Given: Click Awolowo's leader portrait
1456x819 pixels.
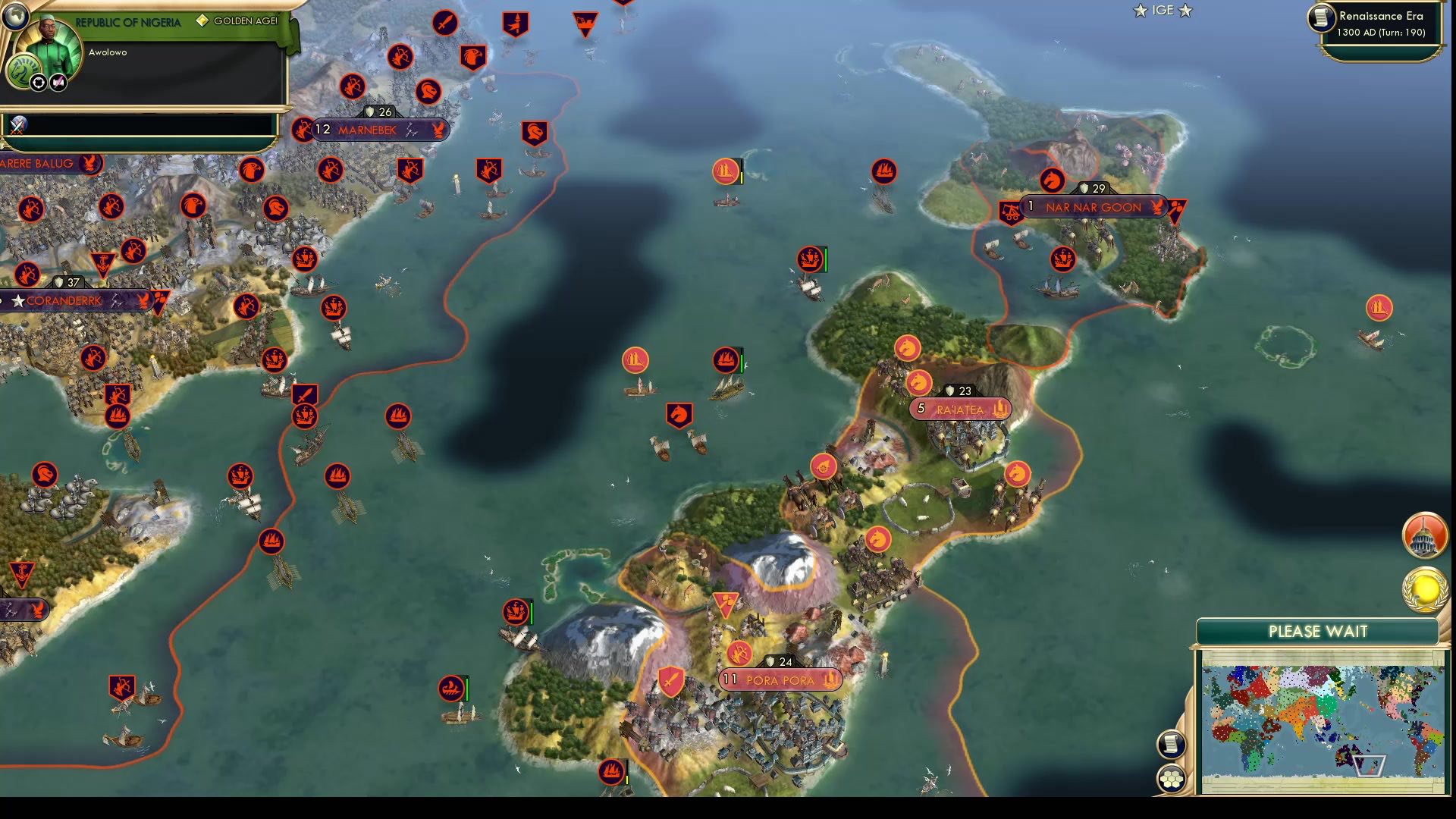Looking at the screenshot, I should (x=47, y=47).
